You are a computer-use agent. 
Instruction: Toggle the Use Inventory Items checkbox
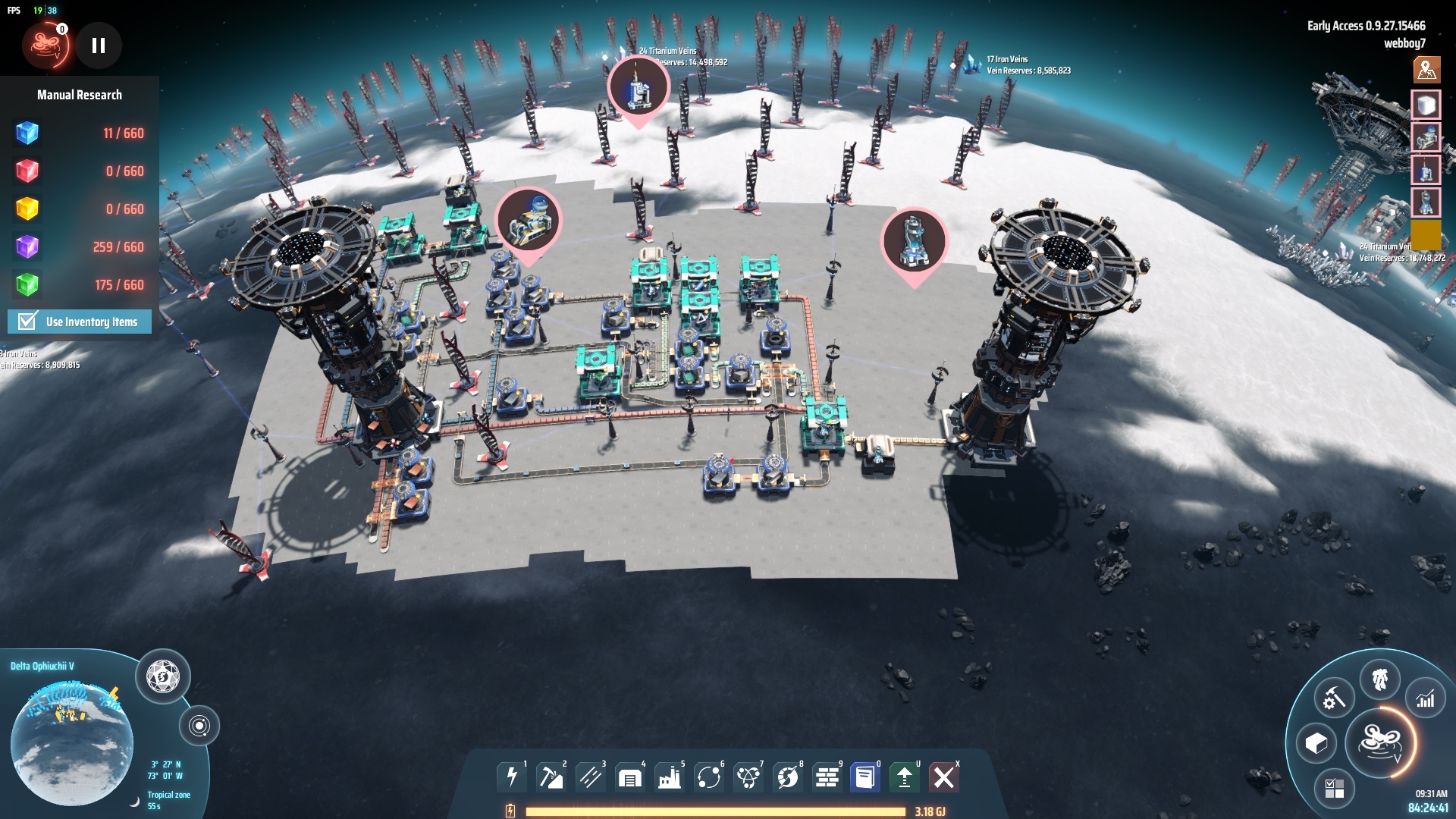(x=28, y=322)
